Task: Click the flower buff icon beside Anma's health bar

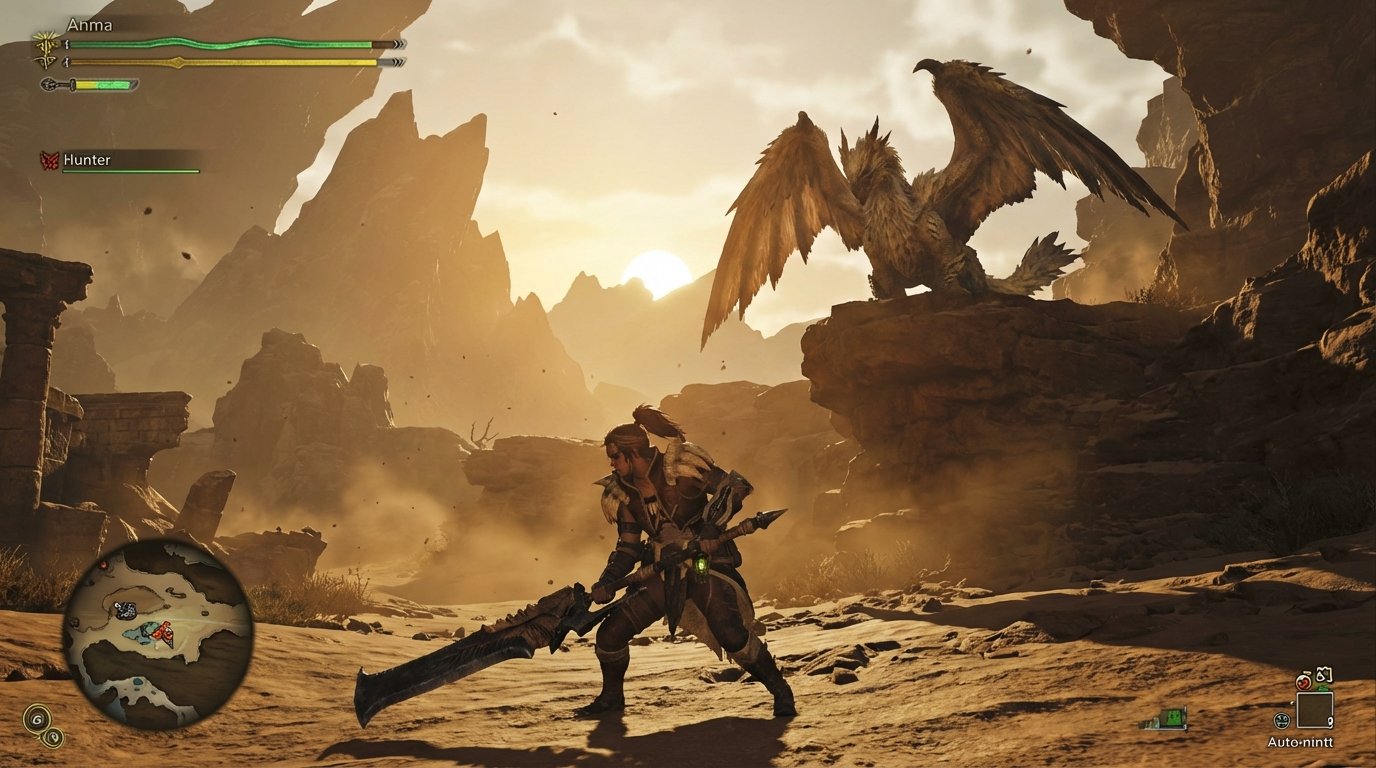Action: pos(46,43)
